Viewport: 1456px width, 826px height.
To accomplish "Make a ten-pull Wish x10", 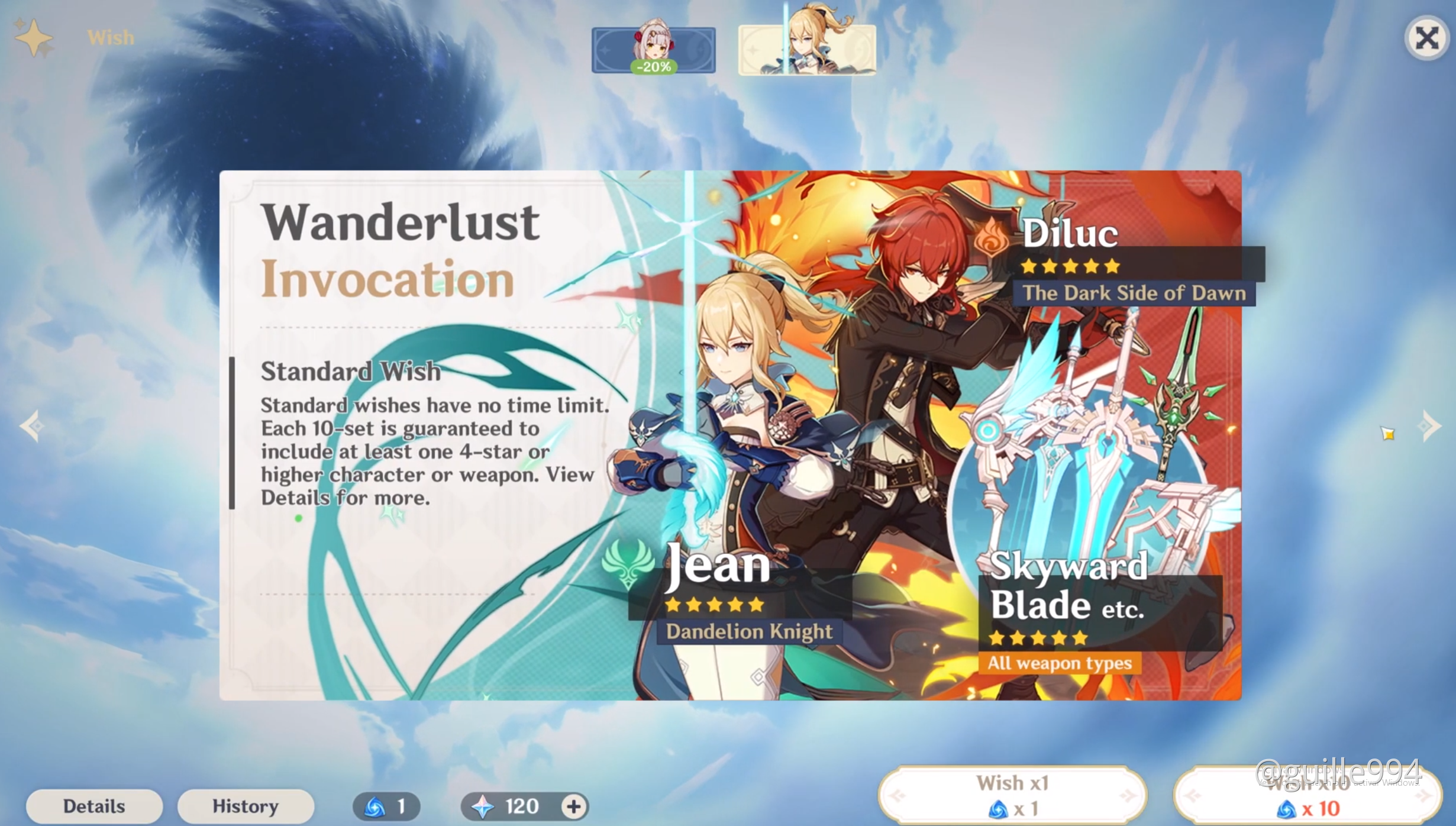I will pyautogui.click(x=1308, y=796).
